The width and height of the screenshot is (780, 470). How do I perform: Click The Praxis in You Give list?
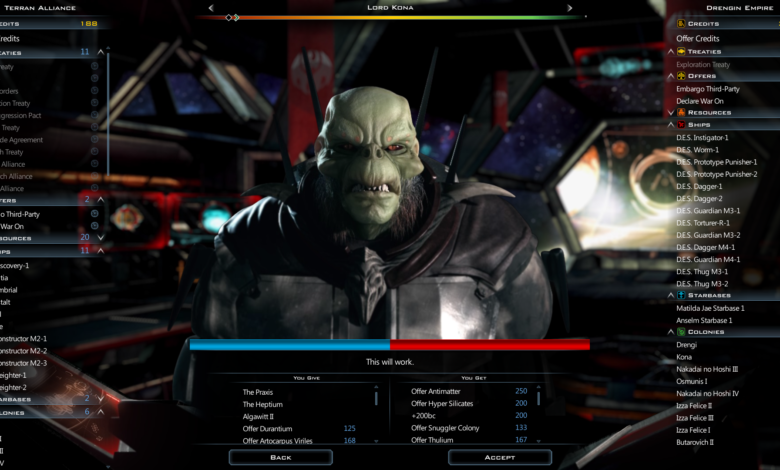(258, 391)
